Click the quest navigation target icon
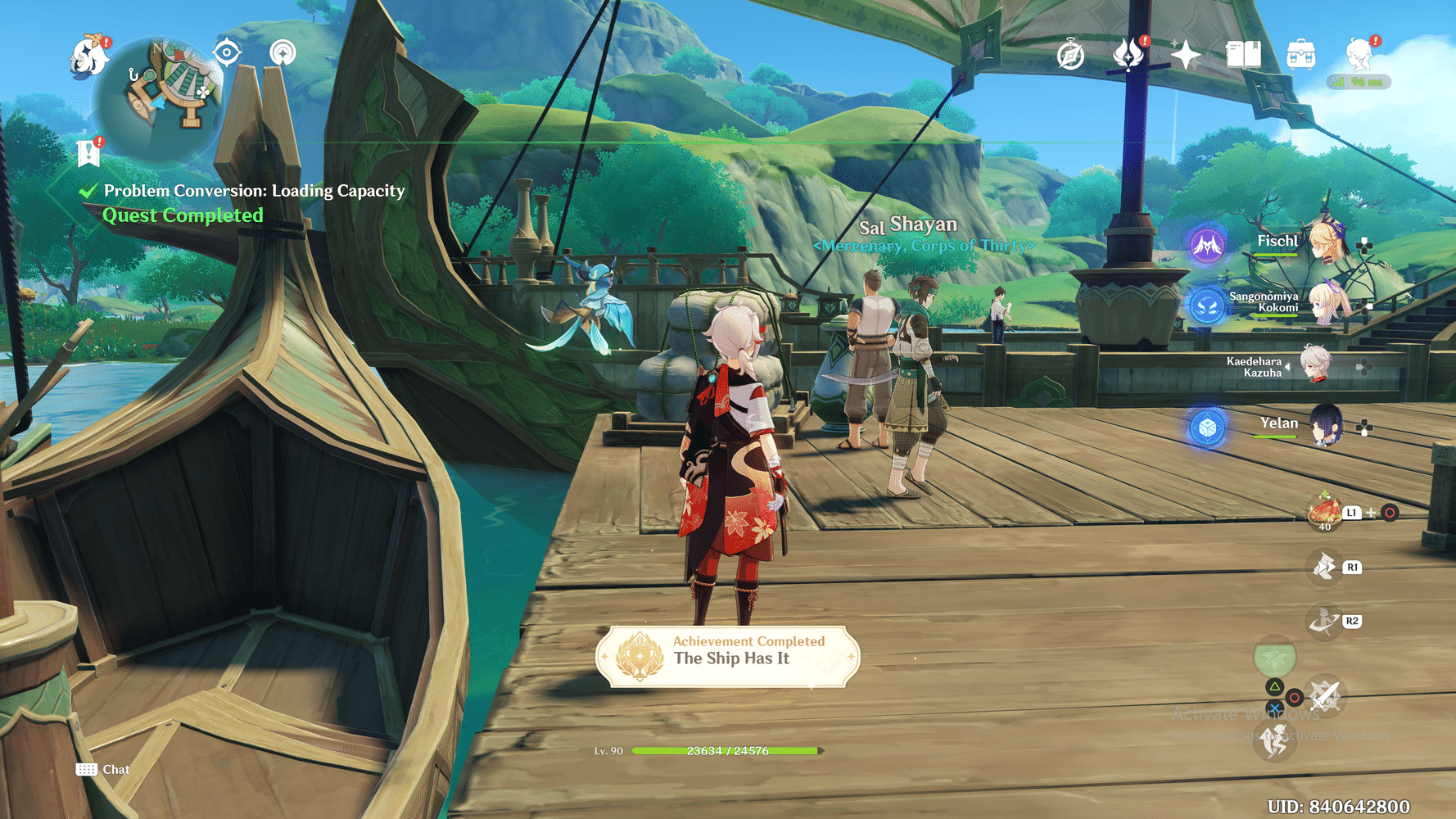The width and height of the screenshot is (1456, 819). pos(227,53)
